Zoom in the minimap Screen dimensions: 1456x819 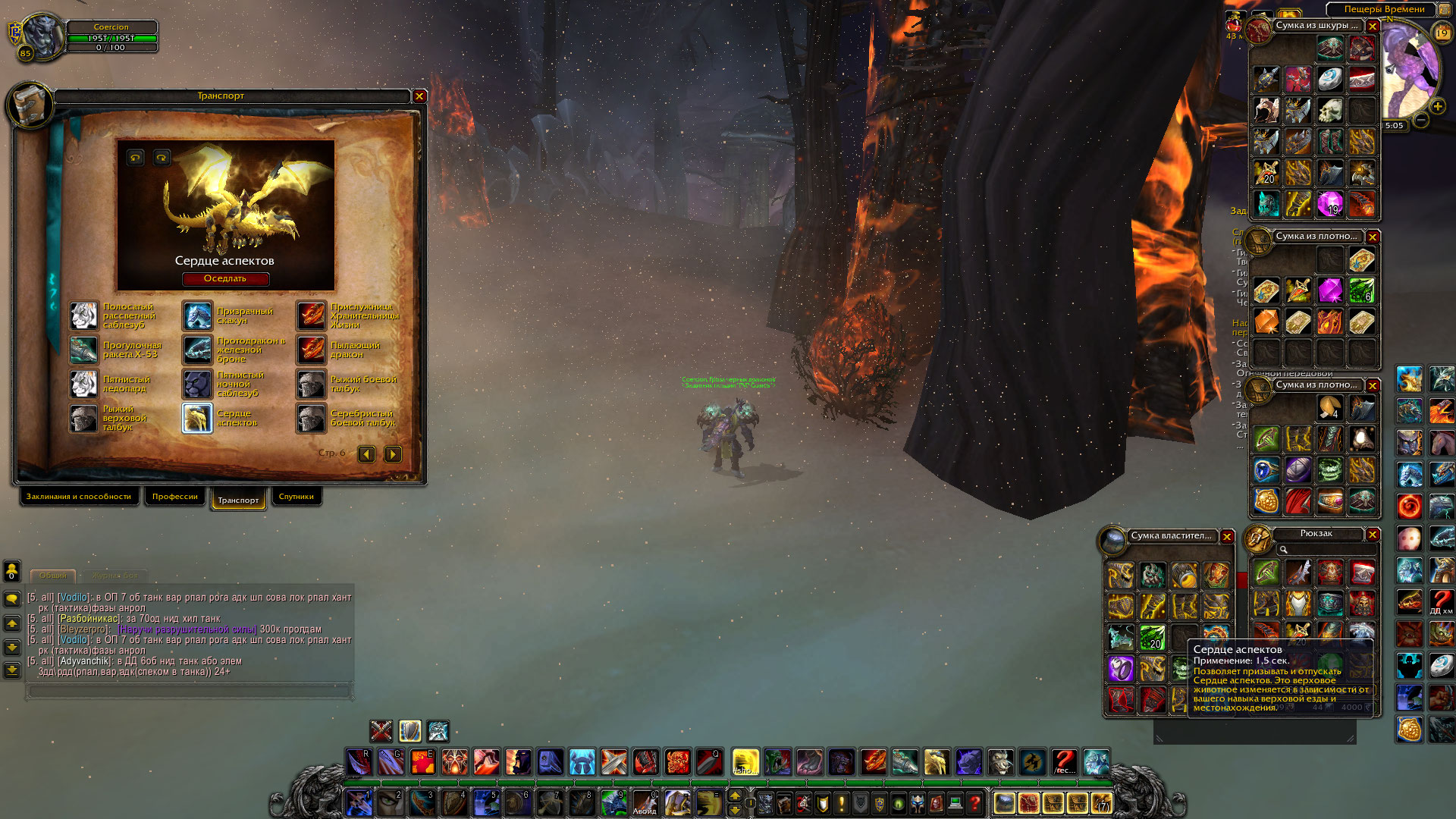1438,107
